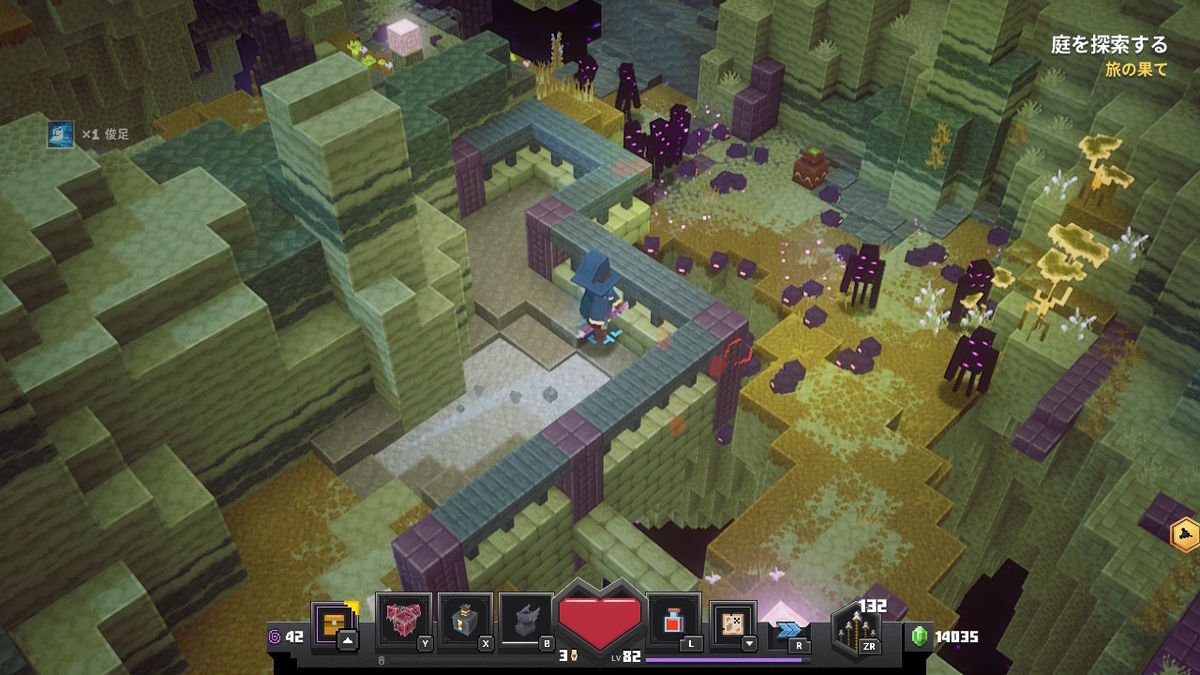Open the inventory chest icon
This screenshot has width=1200, height=675.
(x=333, y=623)
